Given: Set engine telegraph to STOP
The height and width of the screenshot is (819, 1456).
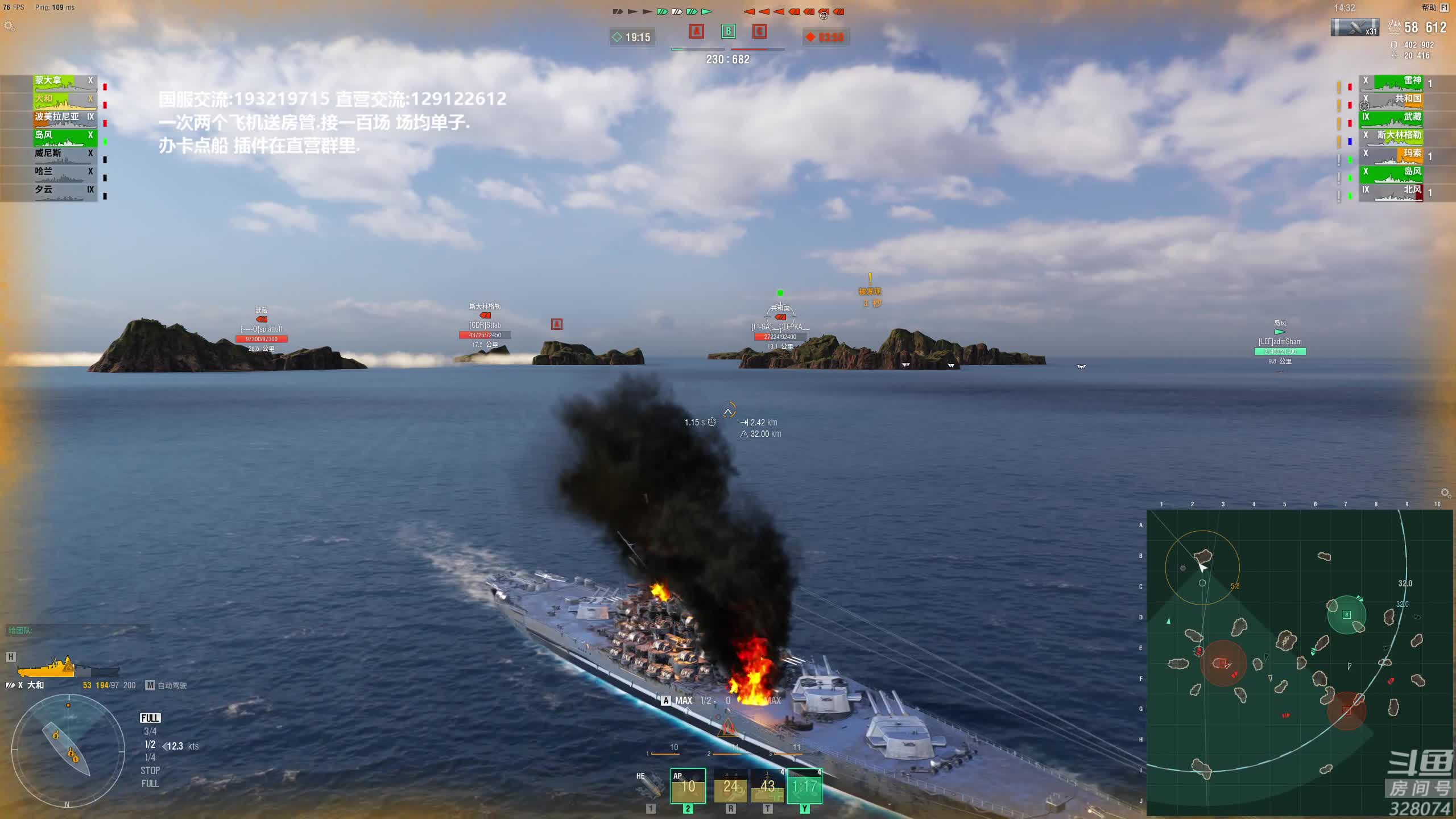Looking at the screenshot, I should (x=150, y=771).
